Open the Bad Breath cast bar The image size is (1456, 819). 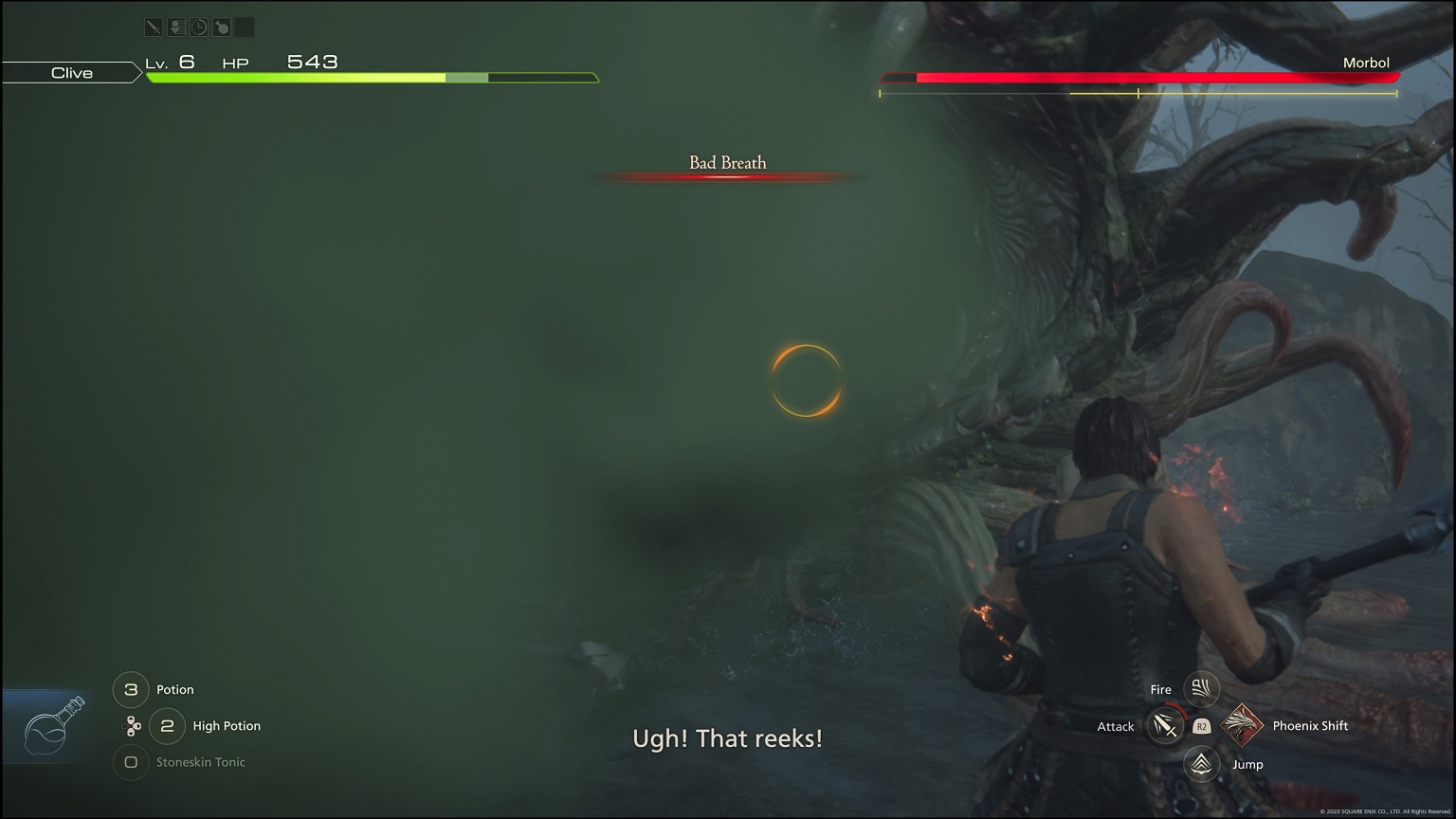click(726, 168)
